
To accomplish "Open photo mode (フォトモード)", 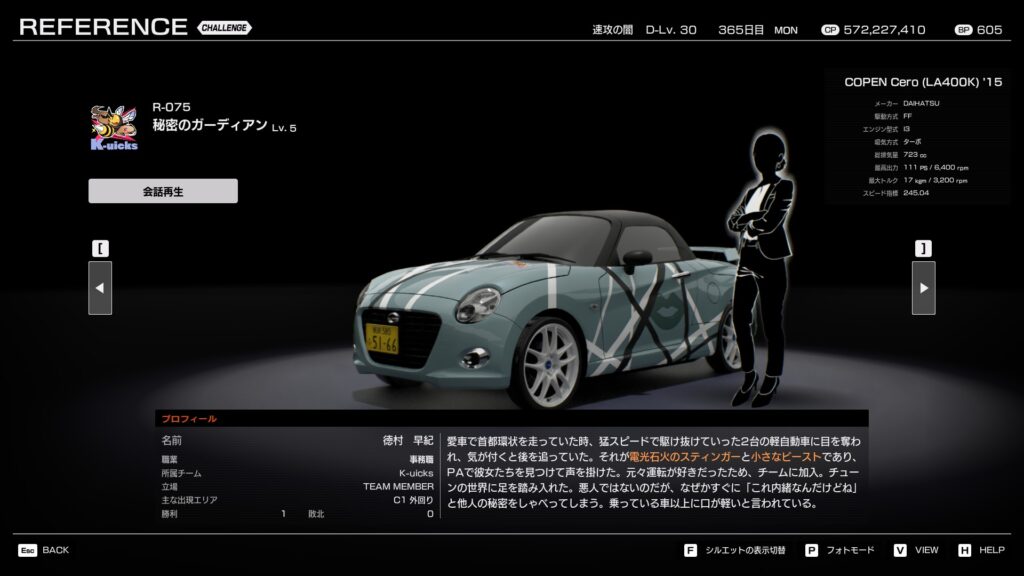I will click(x=842, y=550).
